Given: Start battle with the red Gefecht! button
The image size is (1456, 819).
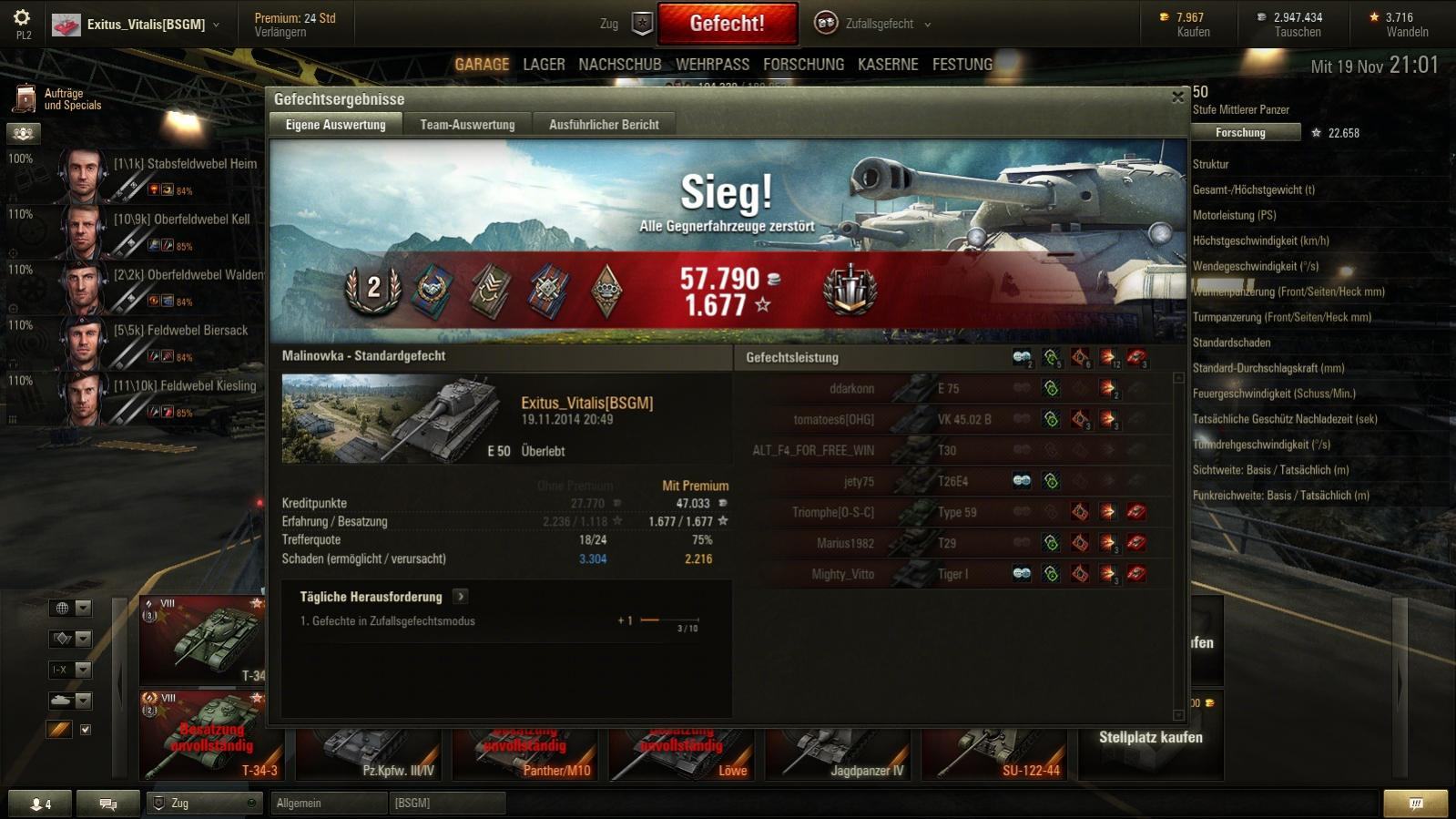Looking at the screenshot, I should (x=727, y=24).
